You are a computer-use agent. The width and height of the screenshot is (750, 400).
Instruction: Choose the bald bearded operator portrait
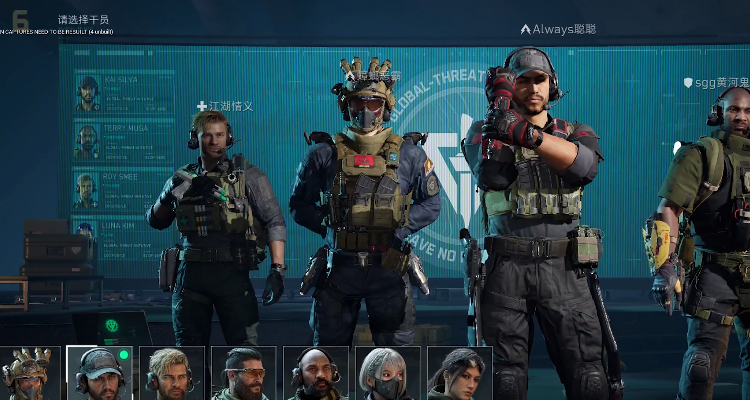coord(315,374)
